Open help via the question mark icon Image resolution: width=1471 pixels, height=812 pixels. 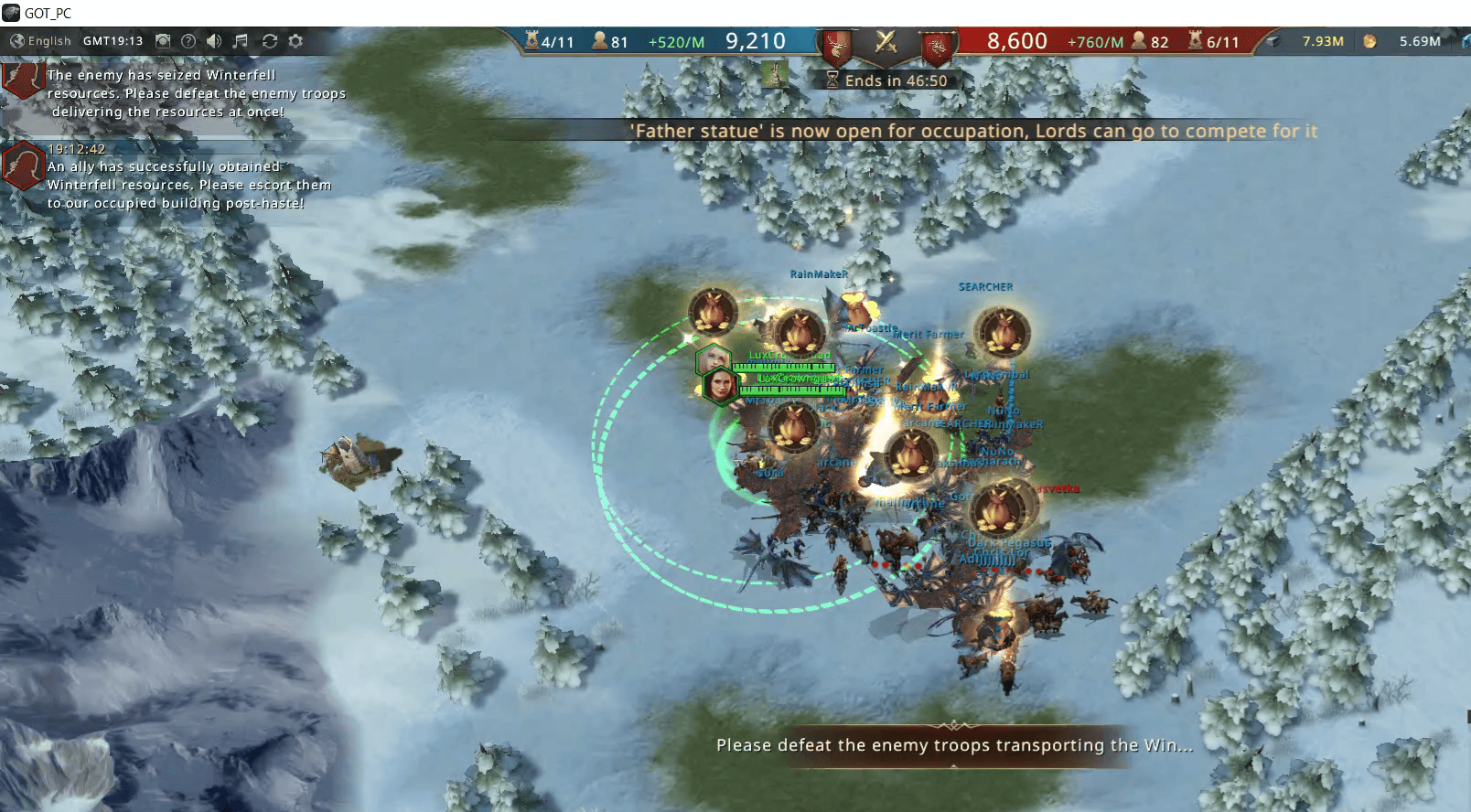(x=188, y=41)
